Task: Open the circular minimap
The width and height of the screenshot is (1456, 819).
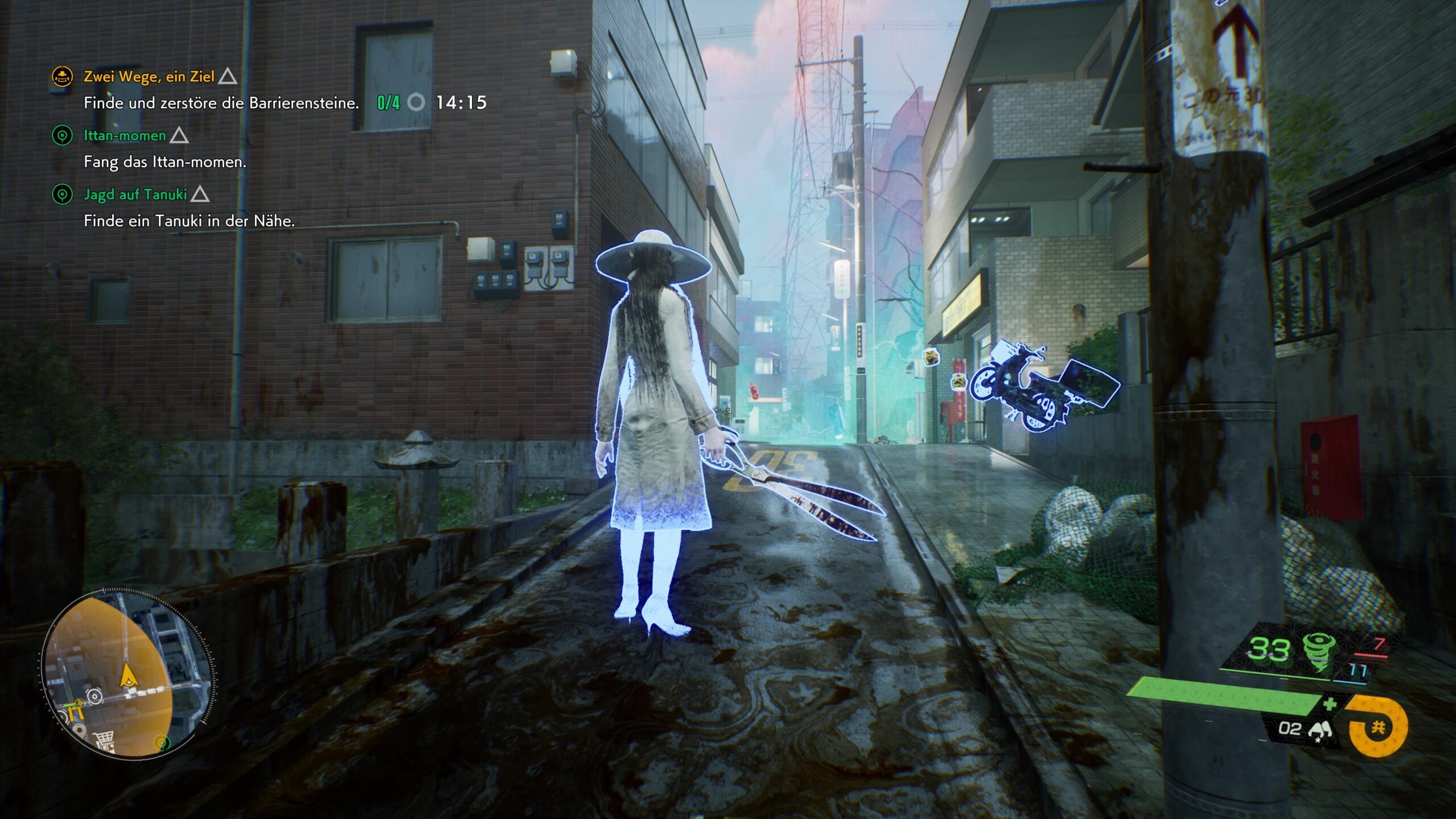Action: coord(129,675)
